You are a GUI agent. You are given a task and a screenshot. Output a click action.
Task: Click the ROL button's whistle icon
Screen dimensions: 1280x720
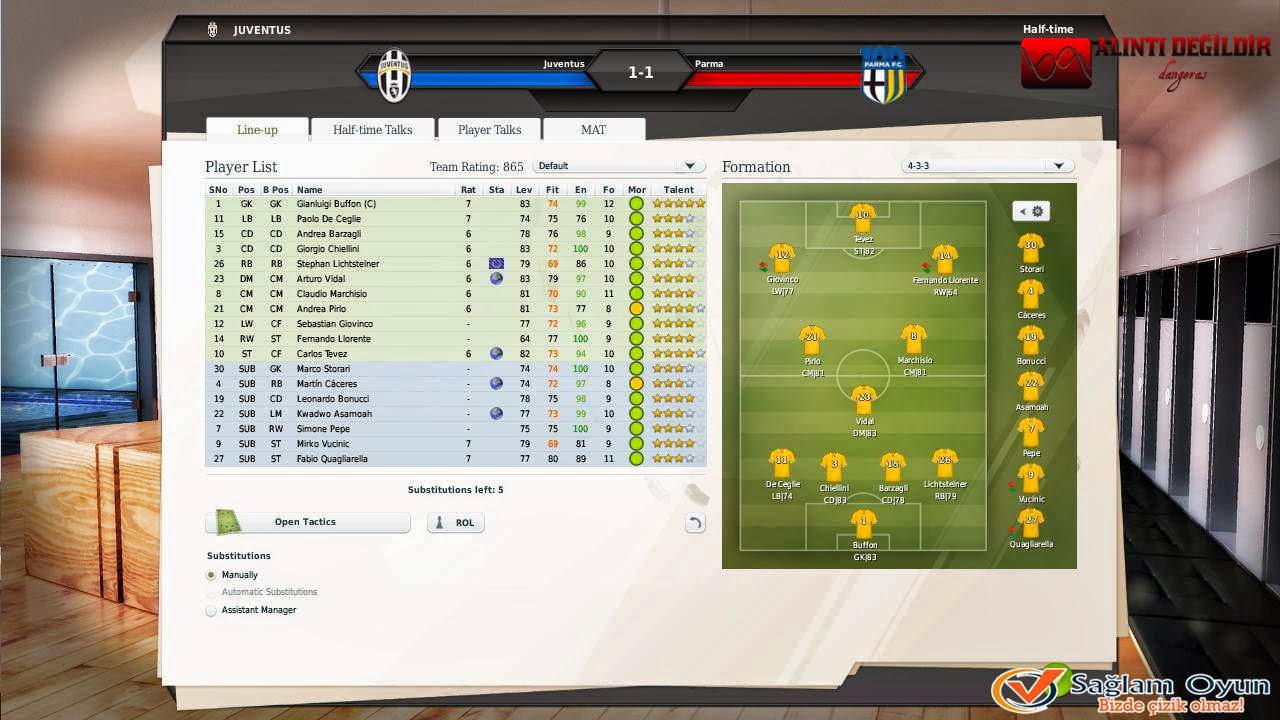(441, 522)
